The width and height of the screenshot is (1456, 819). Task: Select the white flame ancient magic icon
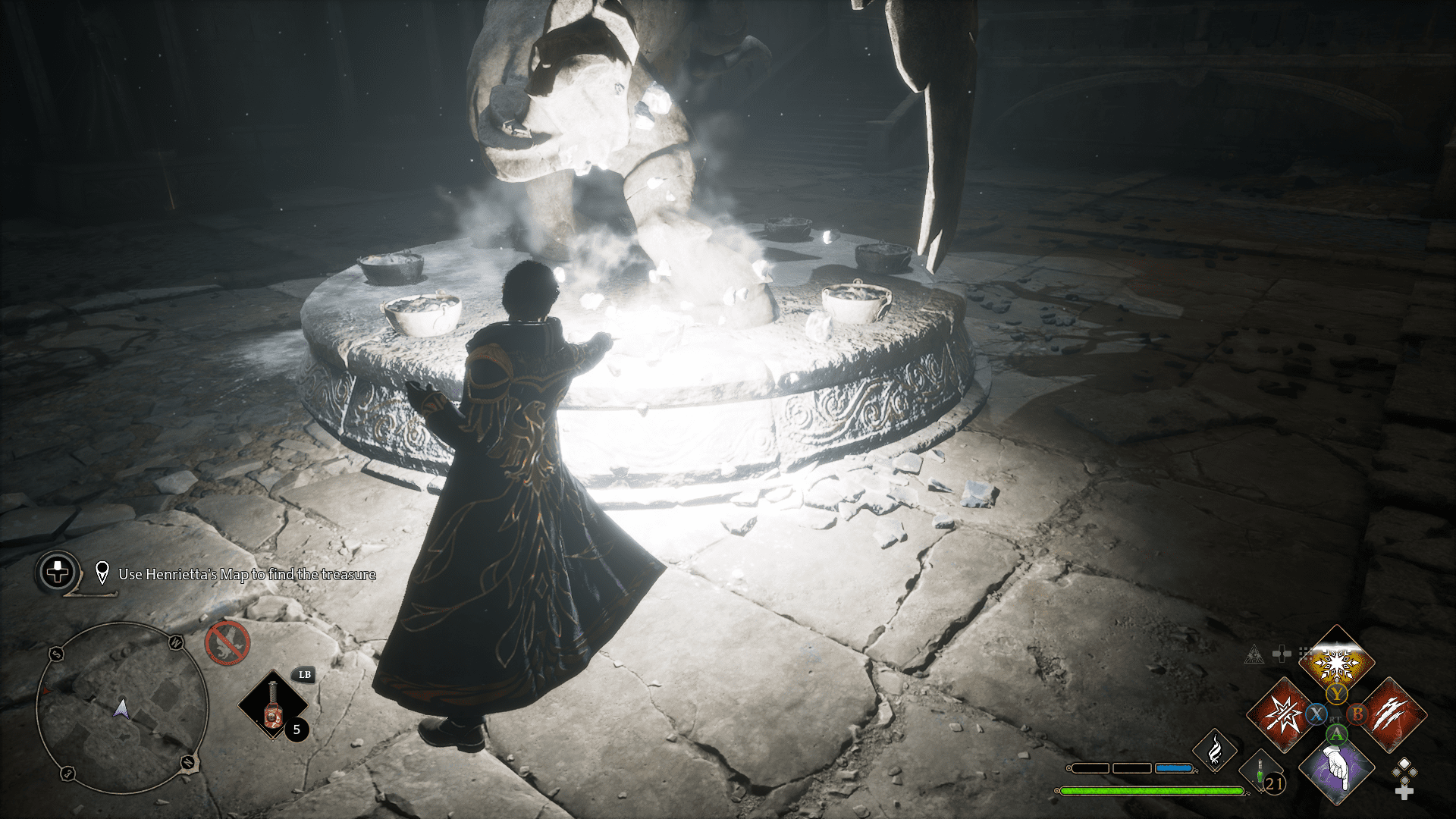[x=1215, y=750]
